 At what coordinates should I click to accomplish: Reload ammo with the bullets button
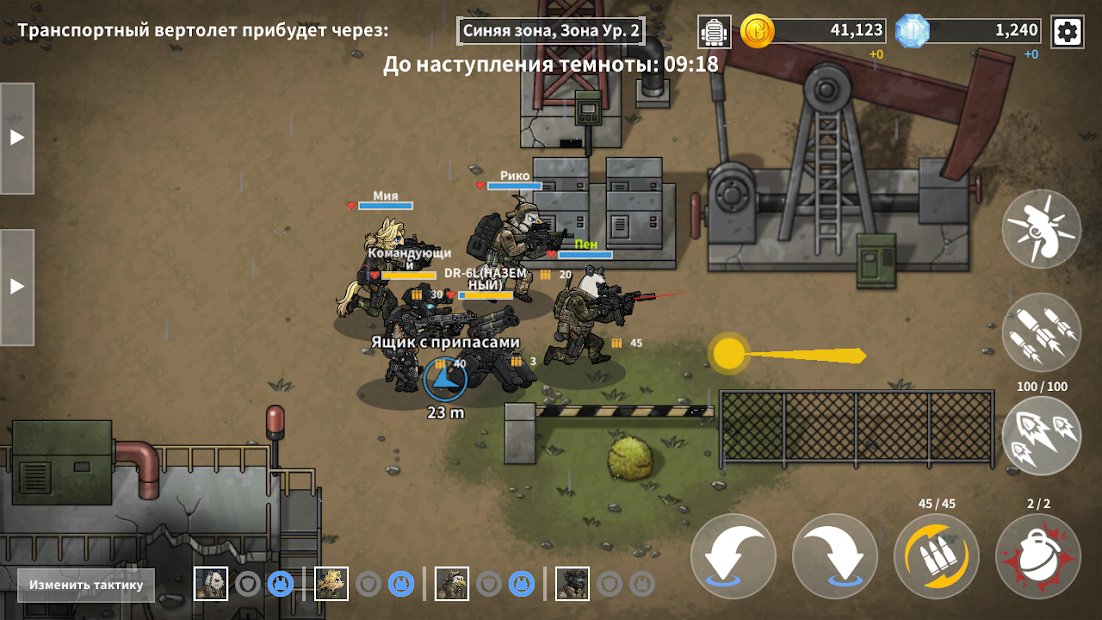pyautogui.click(x=936, y=556)
